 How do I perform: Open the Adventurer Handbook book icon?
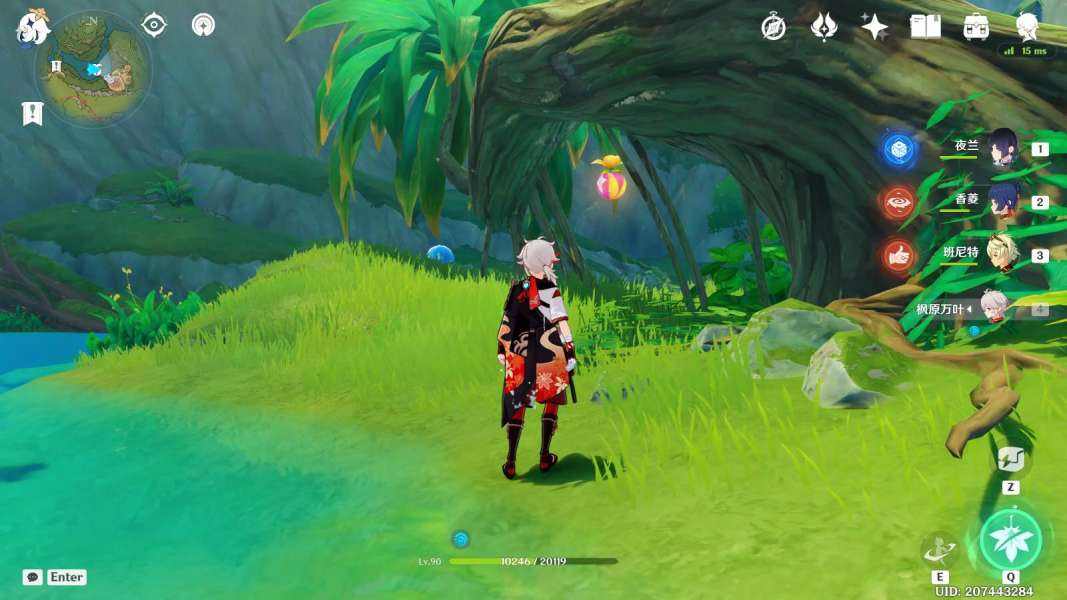[x=925, y=27]
